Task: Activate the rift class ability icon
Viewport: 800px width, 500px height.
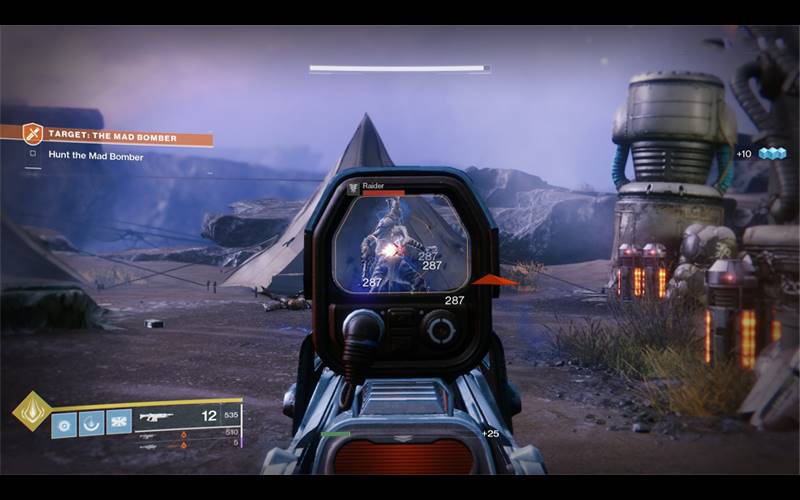Action: coord(91,424)
